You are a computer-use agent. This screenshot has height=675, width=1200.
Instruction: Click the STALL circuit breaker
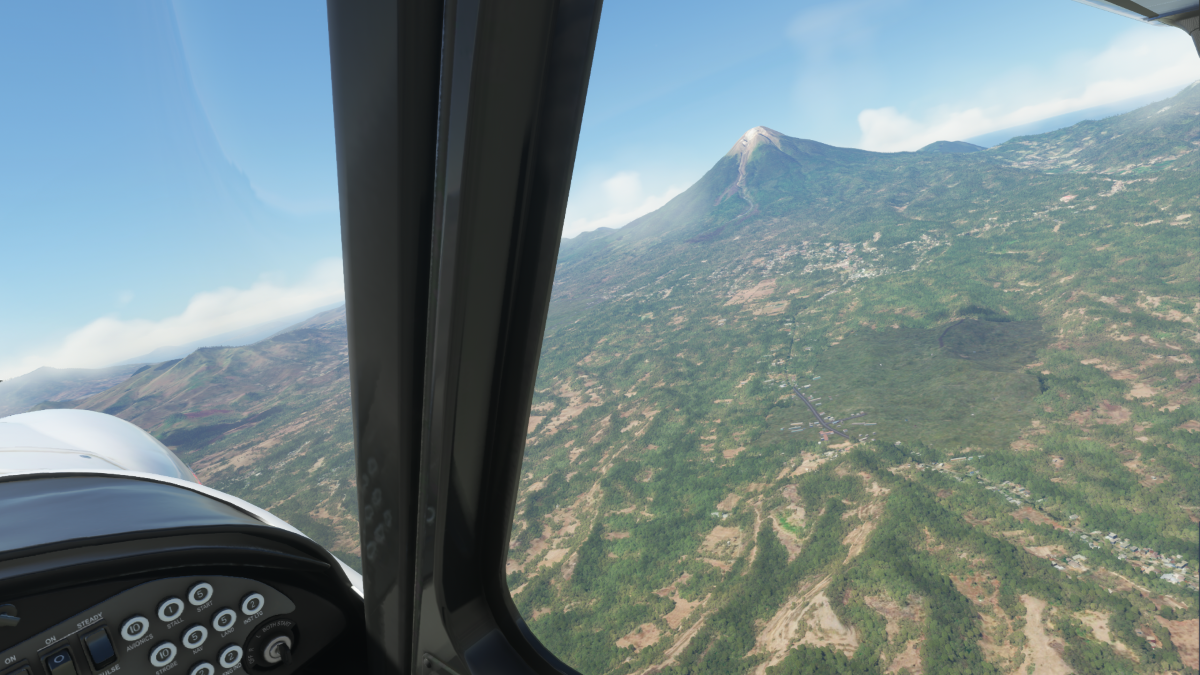171,609
